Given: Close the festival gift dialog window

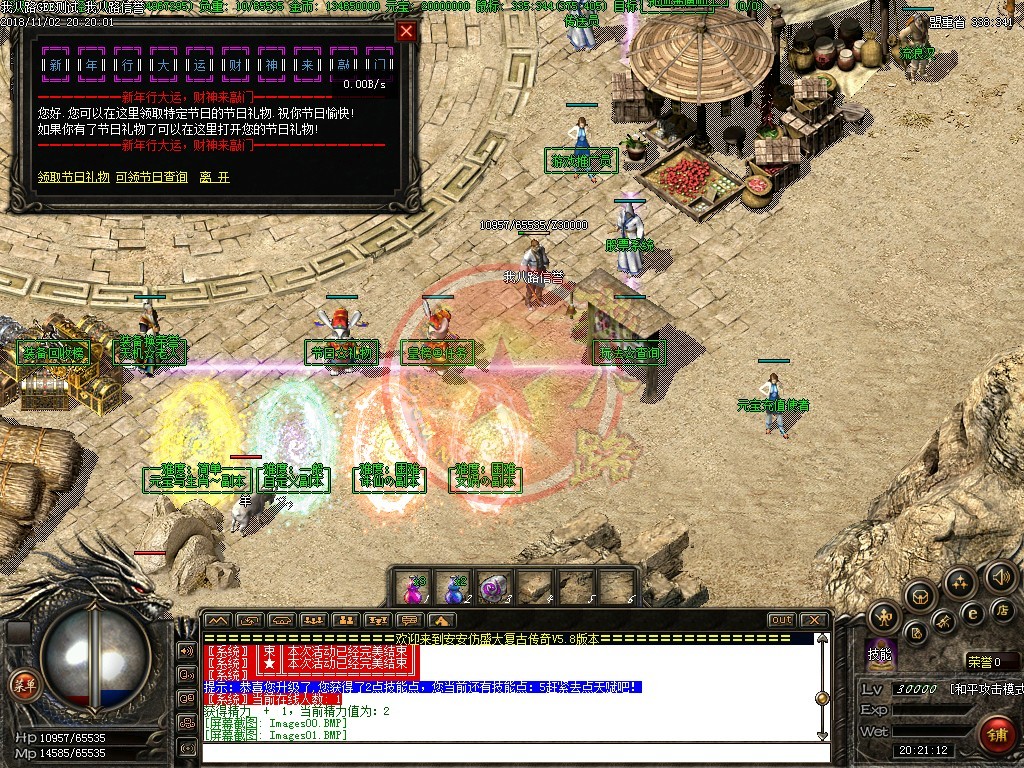Looking at the screenshot, I should pyautogui.click(x=406, y=31).
